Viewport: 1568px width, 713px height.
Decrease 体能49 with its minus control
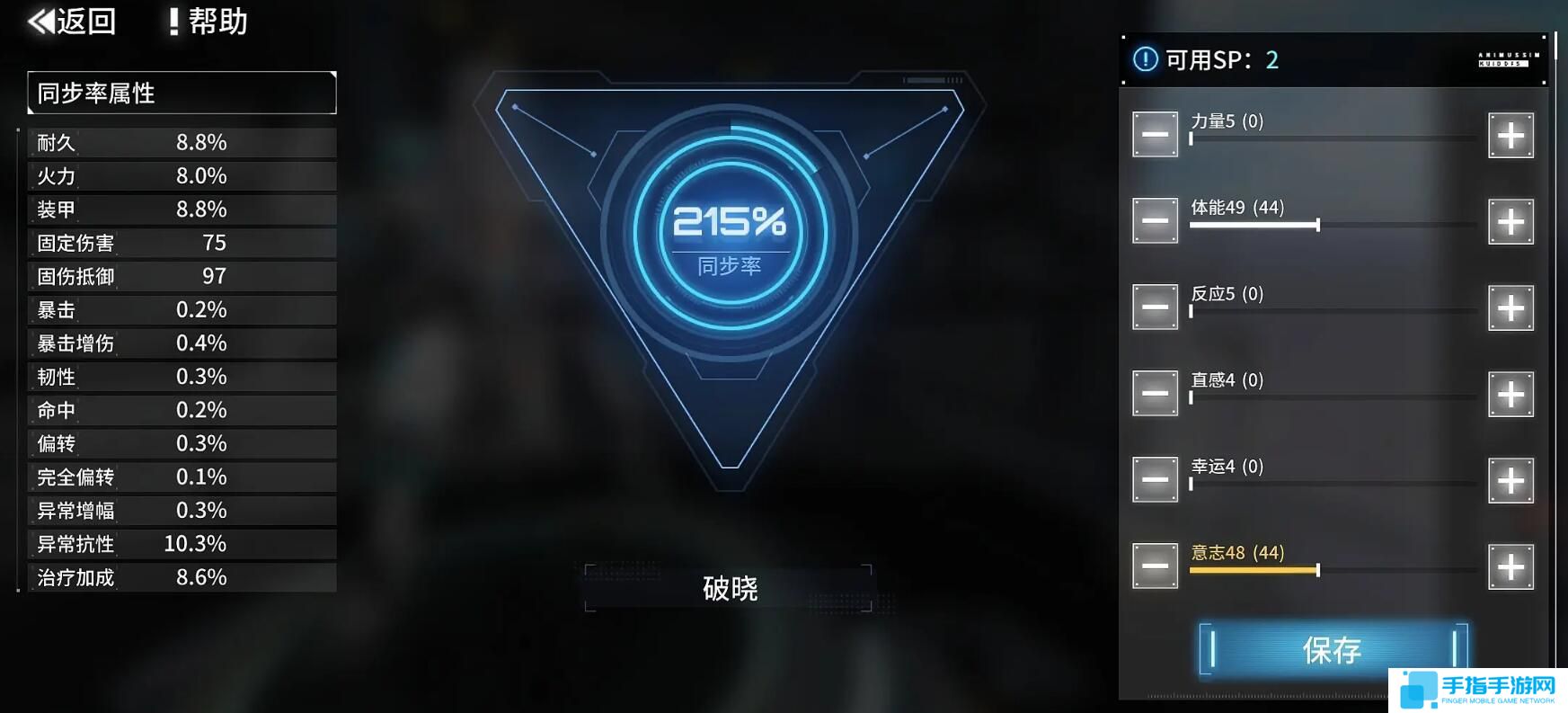click(x=1155, y=220)
